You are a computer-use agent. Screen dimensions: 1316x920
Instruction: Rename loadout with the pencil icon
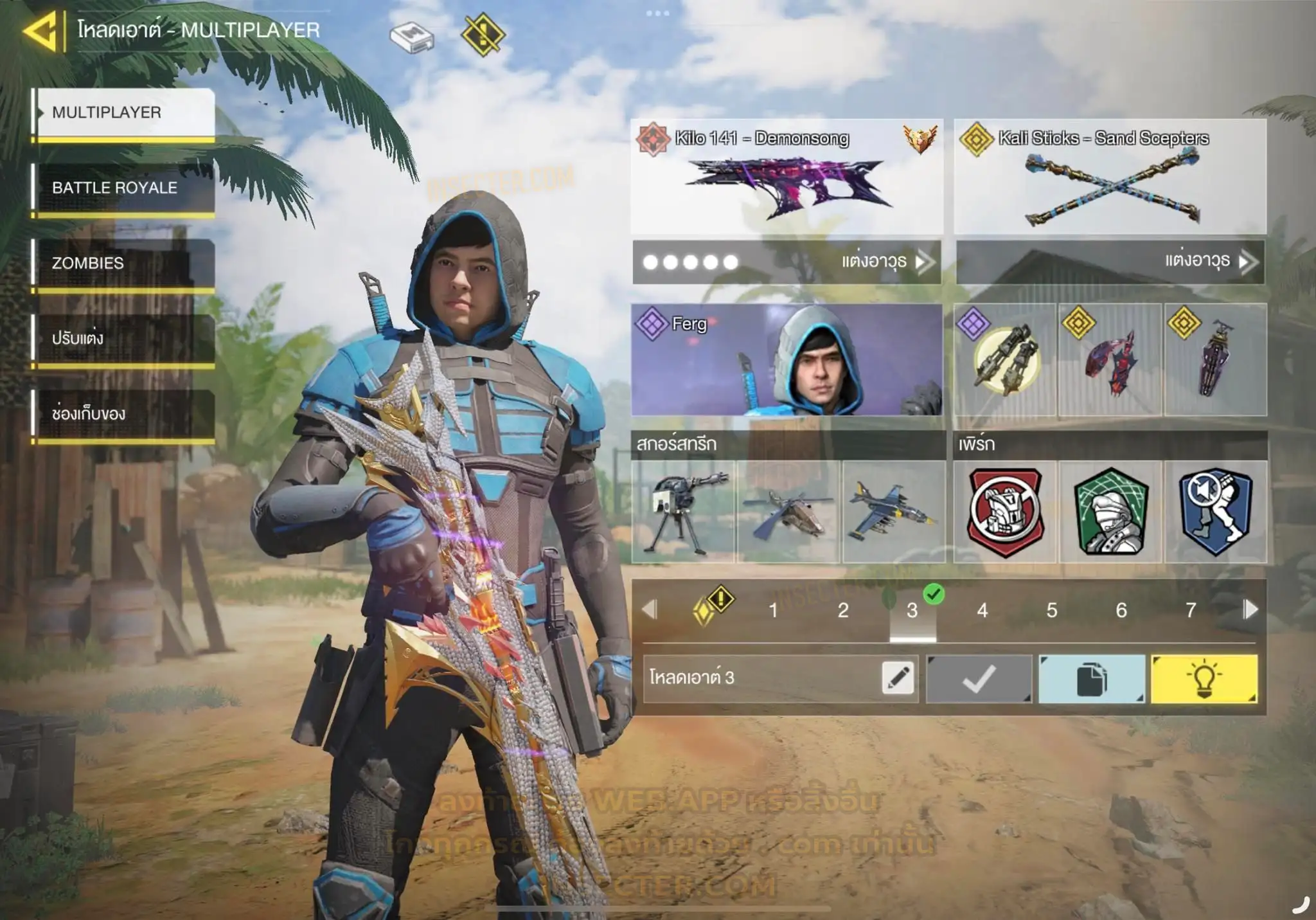898,678
